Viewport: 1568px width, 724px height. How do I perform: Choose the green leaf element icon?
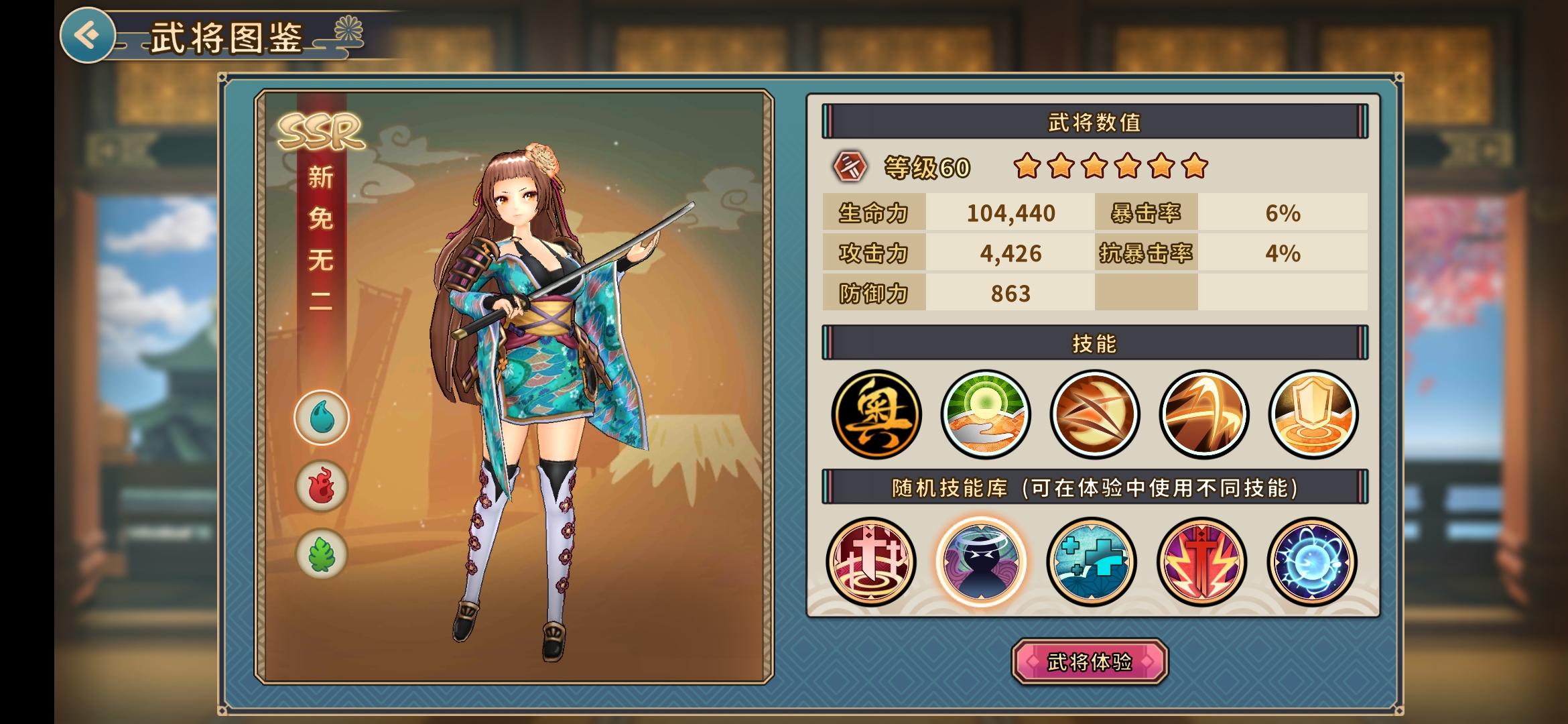point(322,554)
